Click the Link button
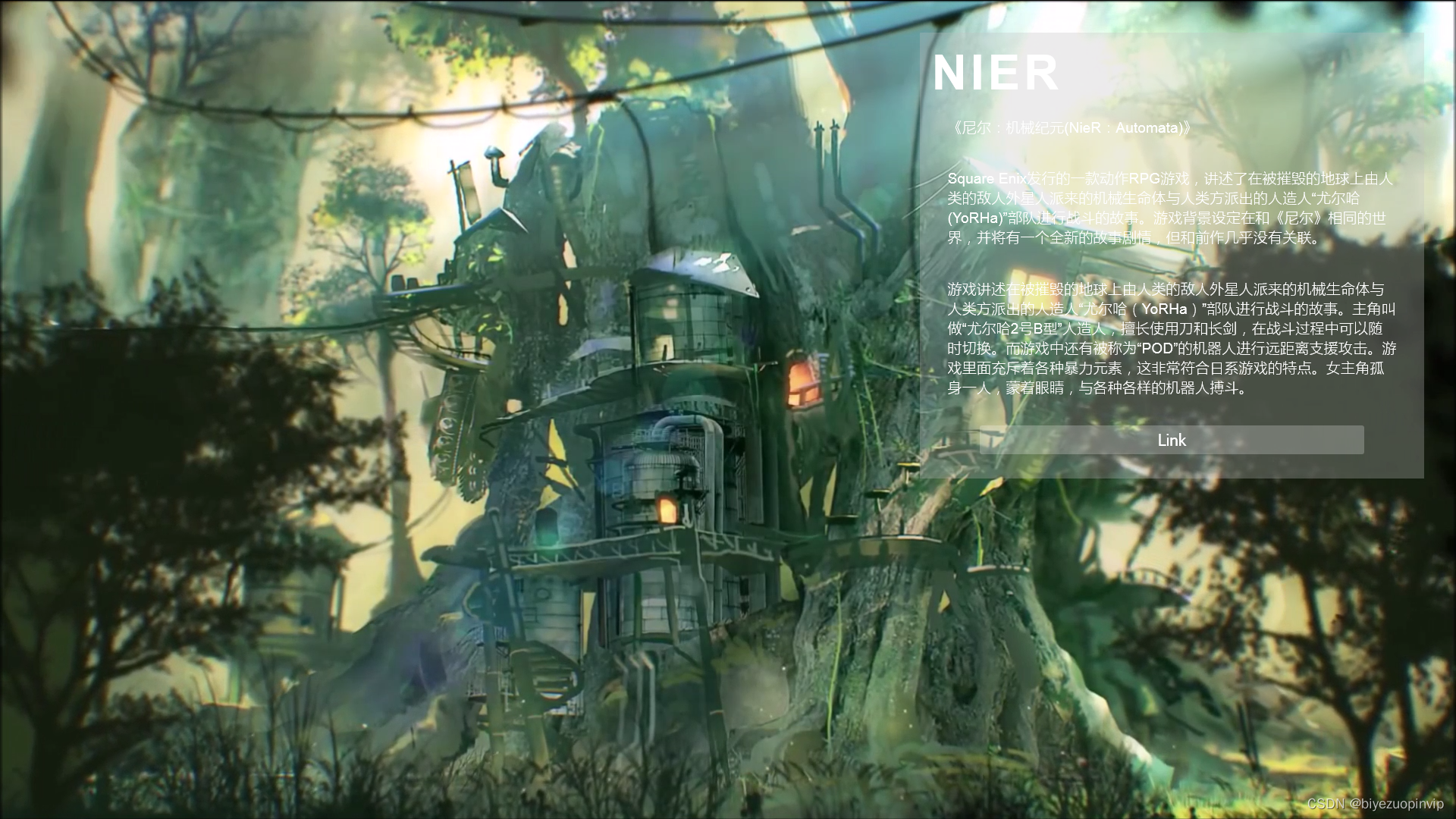The image size is (1456, 819). (x=1171, y=440)
